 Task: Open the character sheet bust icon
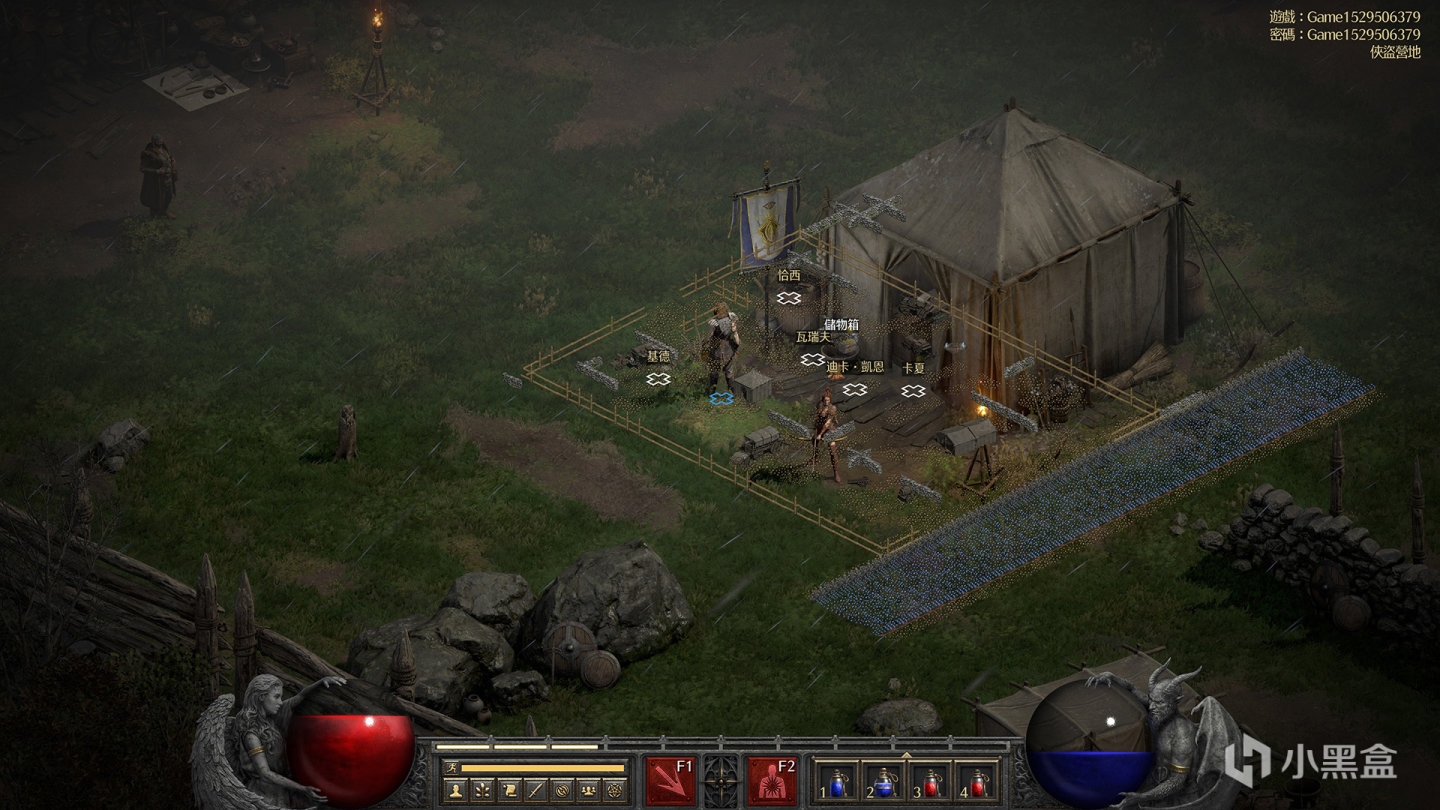[455, 789]
